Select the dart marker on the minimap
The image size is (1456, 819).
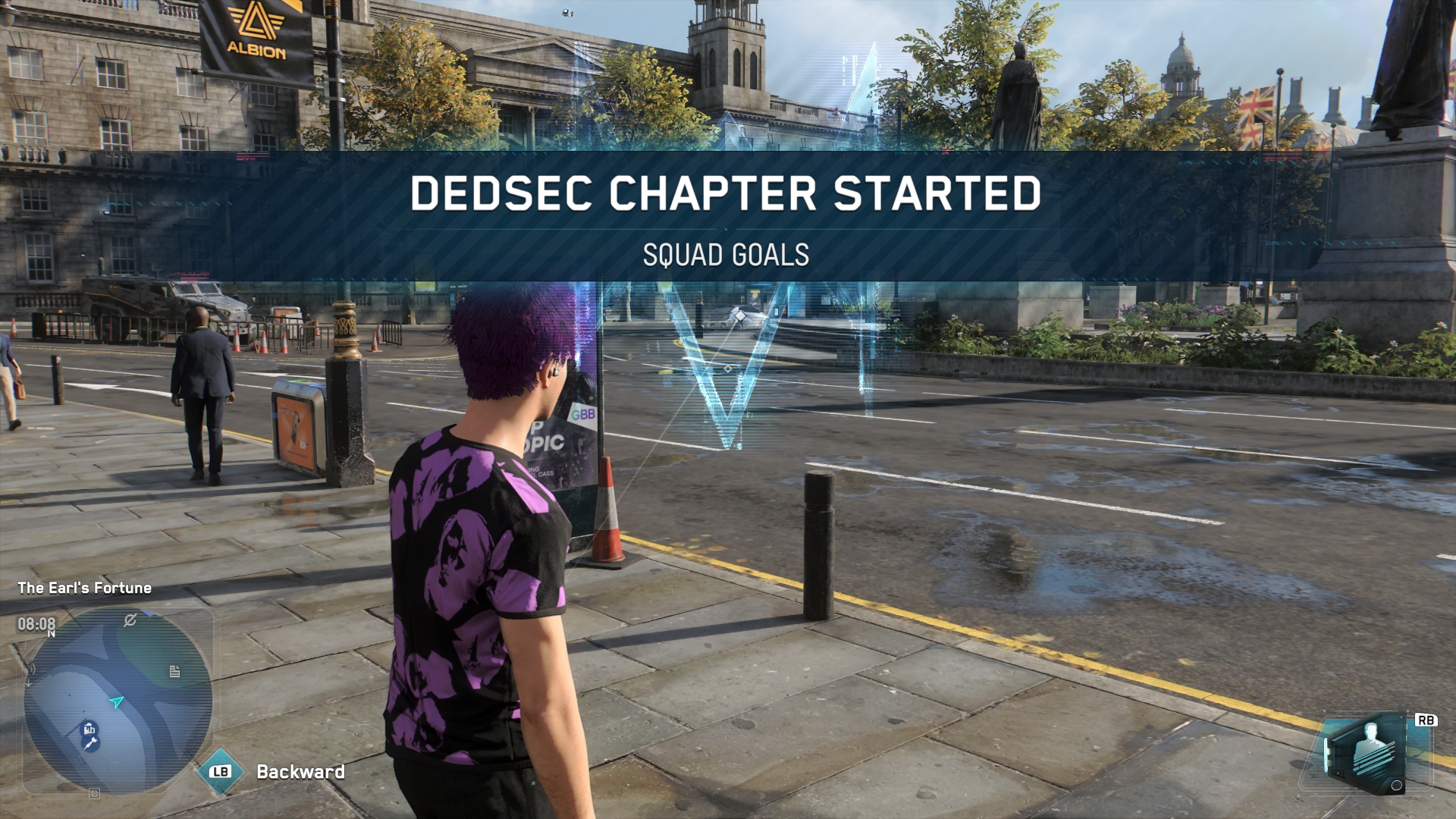pos(91,743)
